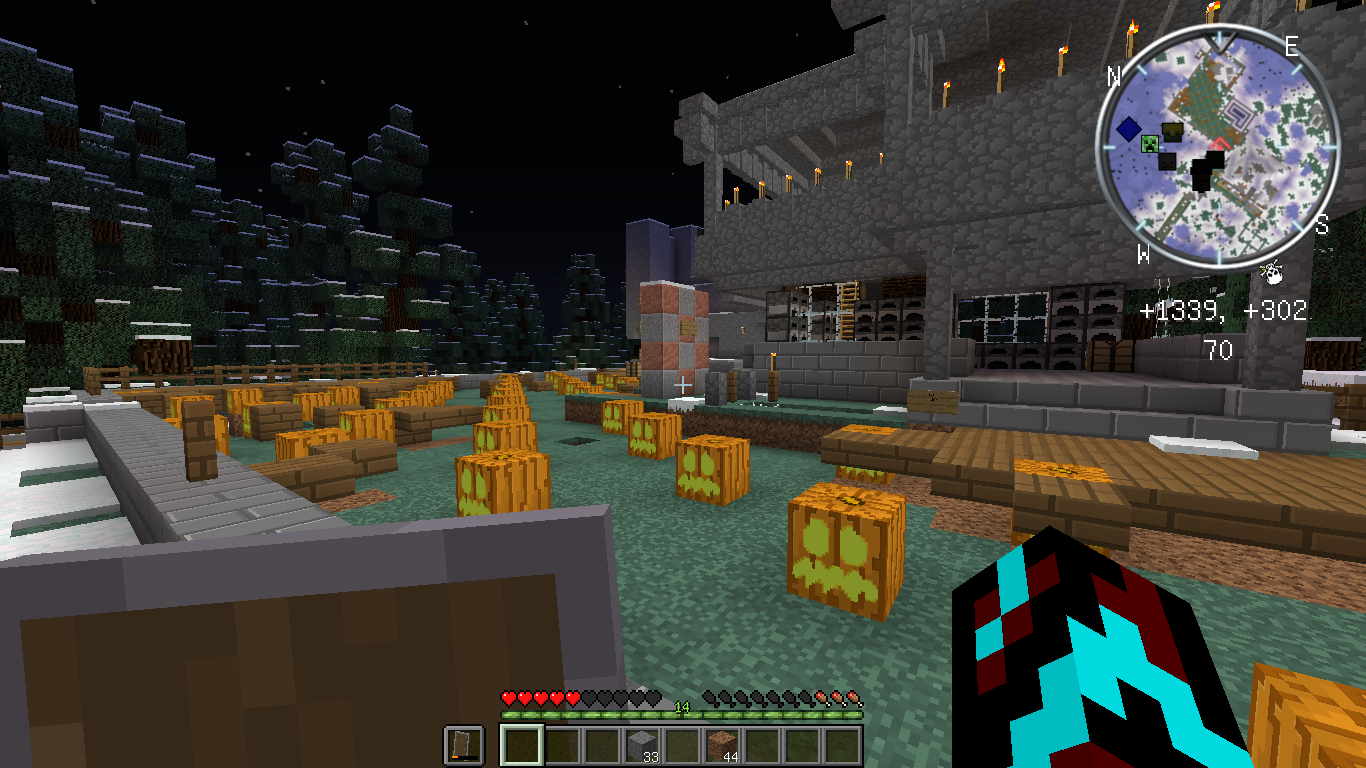Click the blue diamond waypoint on minimap
This screenshot has height=768, width=1366.
coord(1129,129)
